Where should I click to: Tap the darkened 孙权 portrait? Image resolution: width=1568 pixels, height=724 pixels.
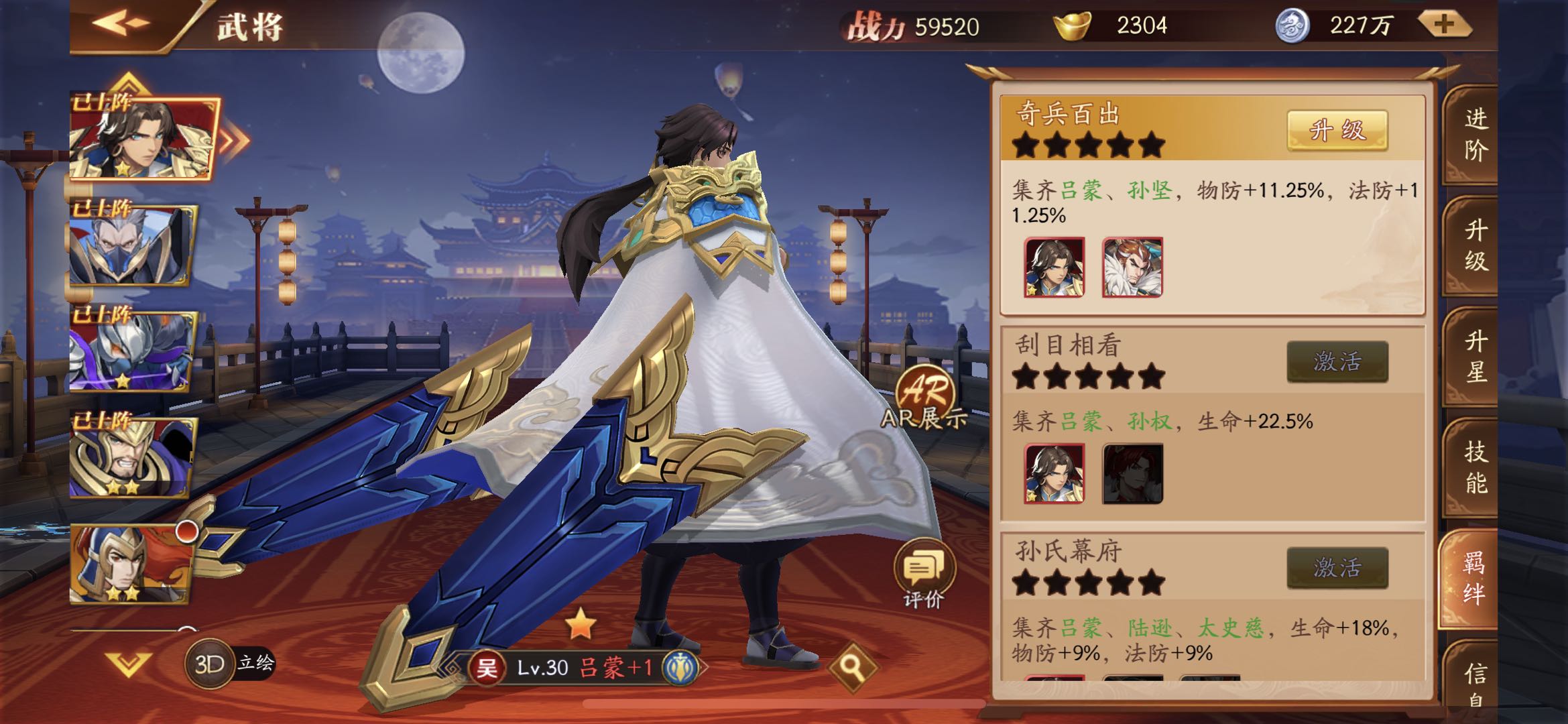pyautogui.click(x=1132, y=473)
